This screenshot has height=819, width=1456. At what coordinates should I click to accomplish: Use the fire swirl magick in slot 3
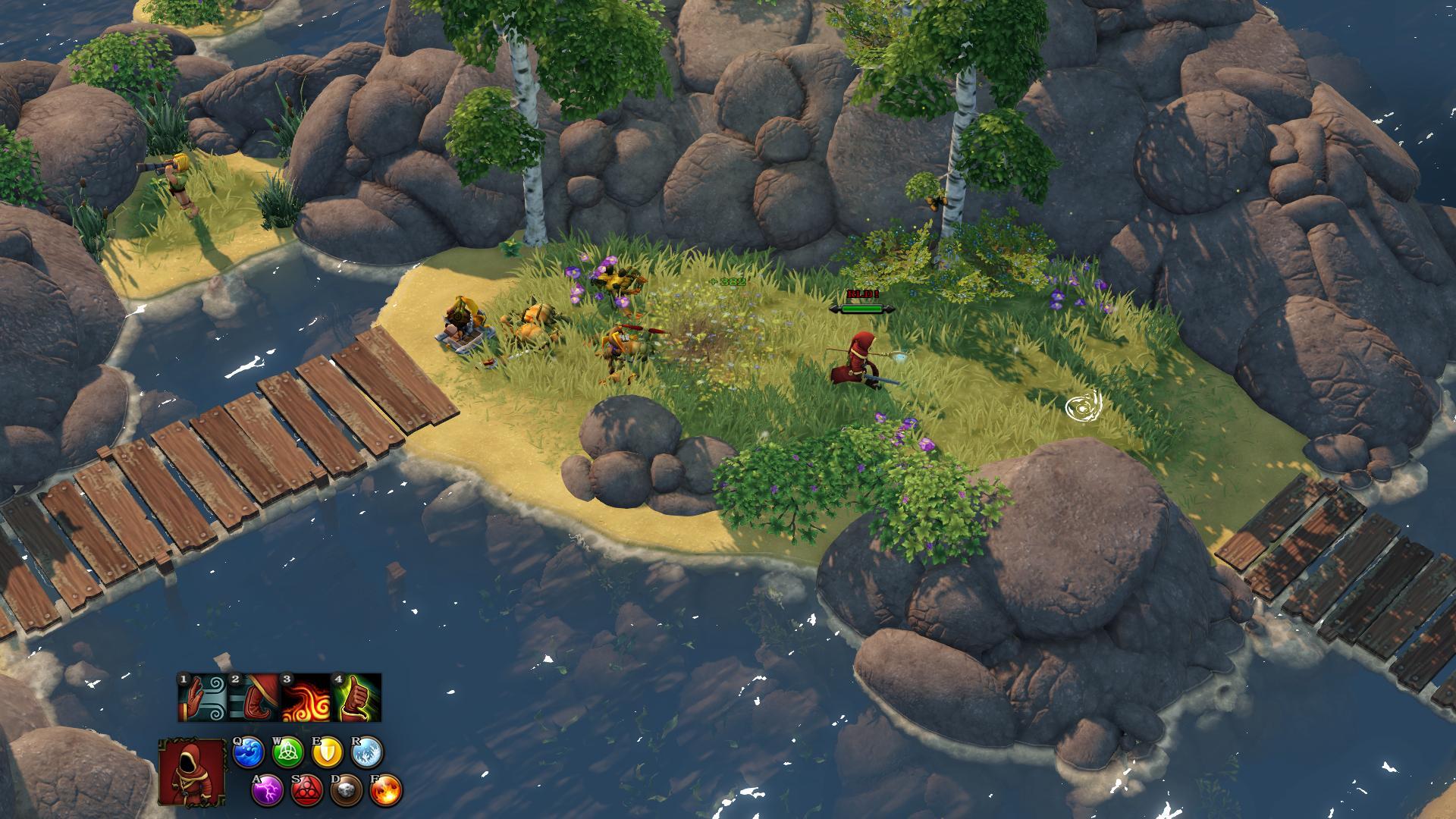coord(306,698)
